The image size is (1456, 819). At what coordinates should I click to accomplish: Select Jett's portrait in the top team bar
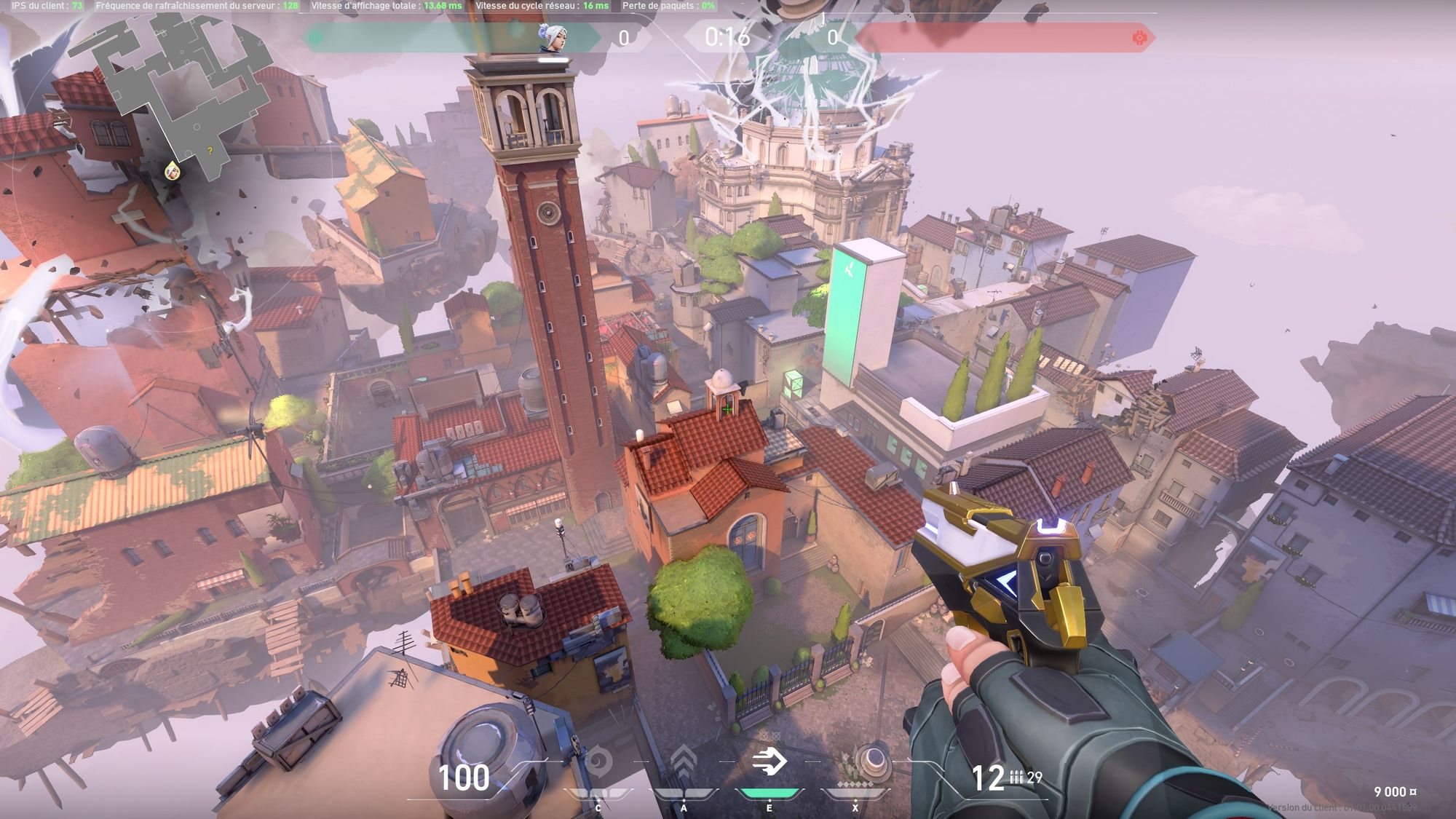[x=553, y=37]
